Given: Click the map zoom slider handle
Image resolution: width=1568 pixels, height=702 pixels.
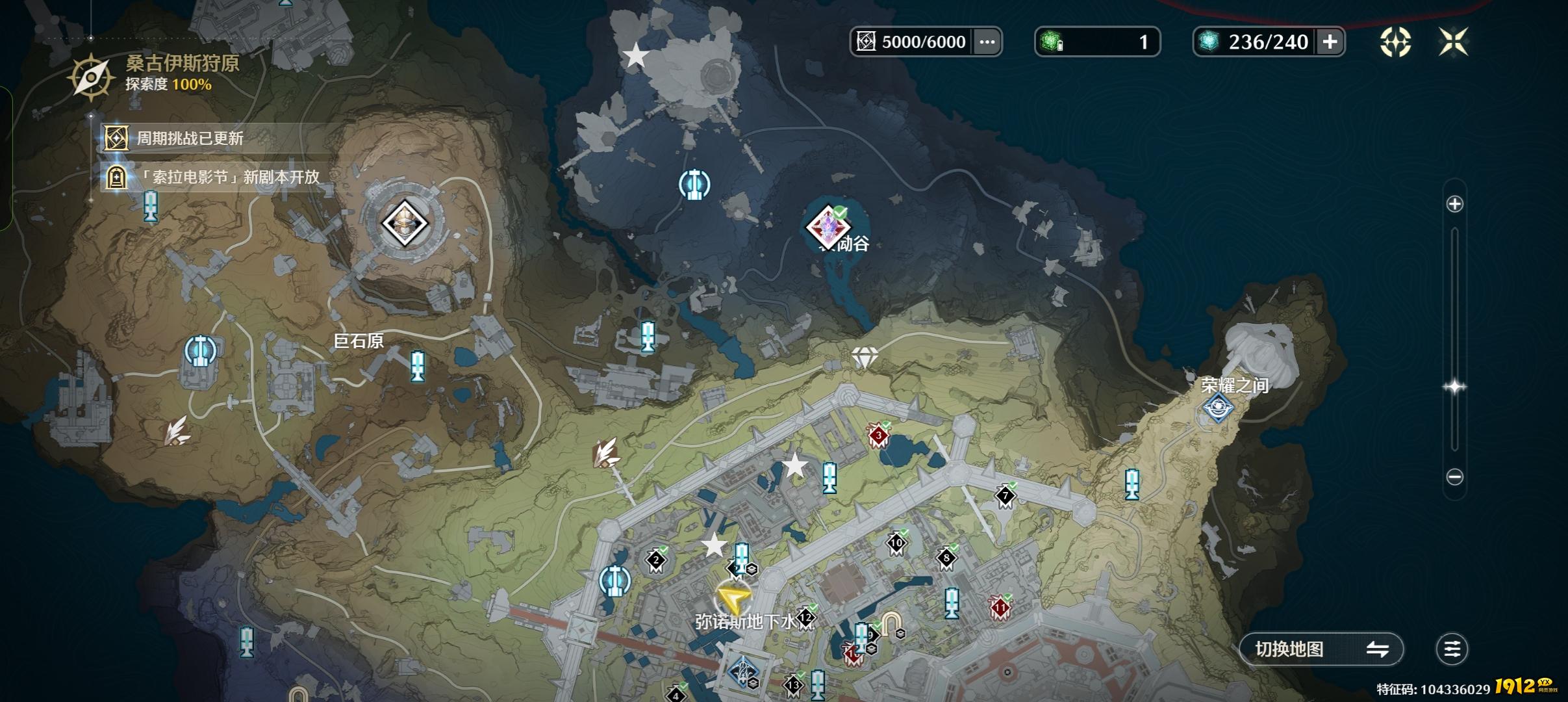Looking at the screenshot, I should (1454, 387).
